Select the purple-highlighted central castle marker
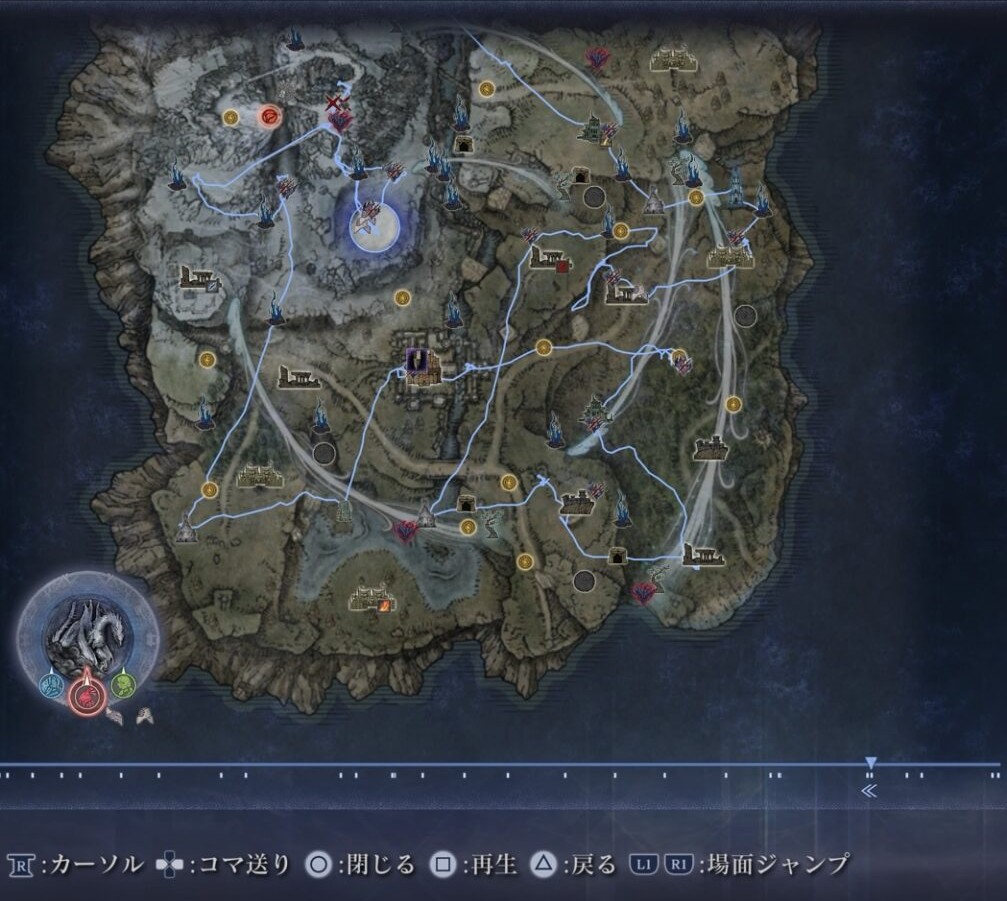Viewport: 1007px width, 901px height. (417, 361)
